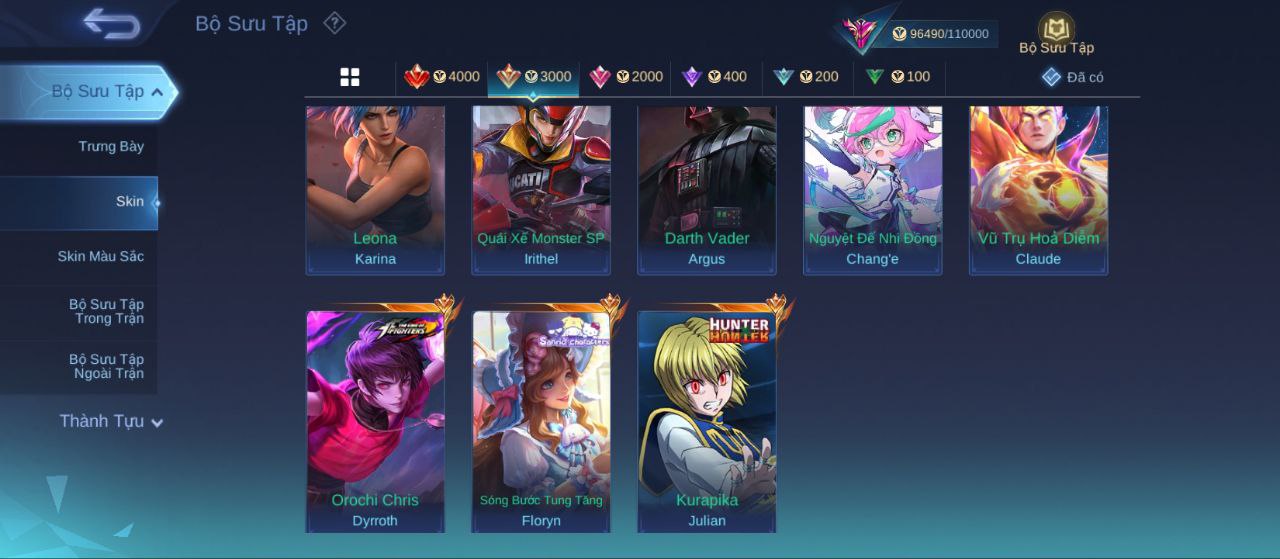
Task: Choose the 200 points tier tab
Action: pyautogui.click(x=806, y=77)
